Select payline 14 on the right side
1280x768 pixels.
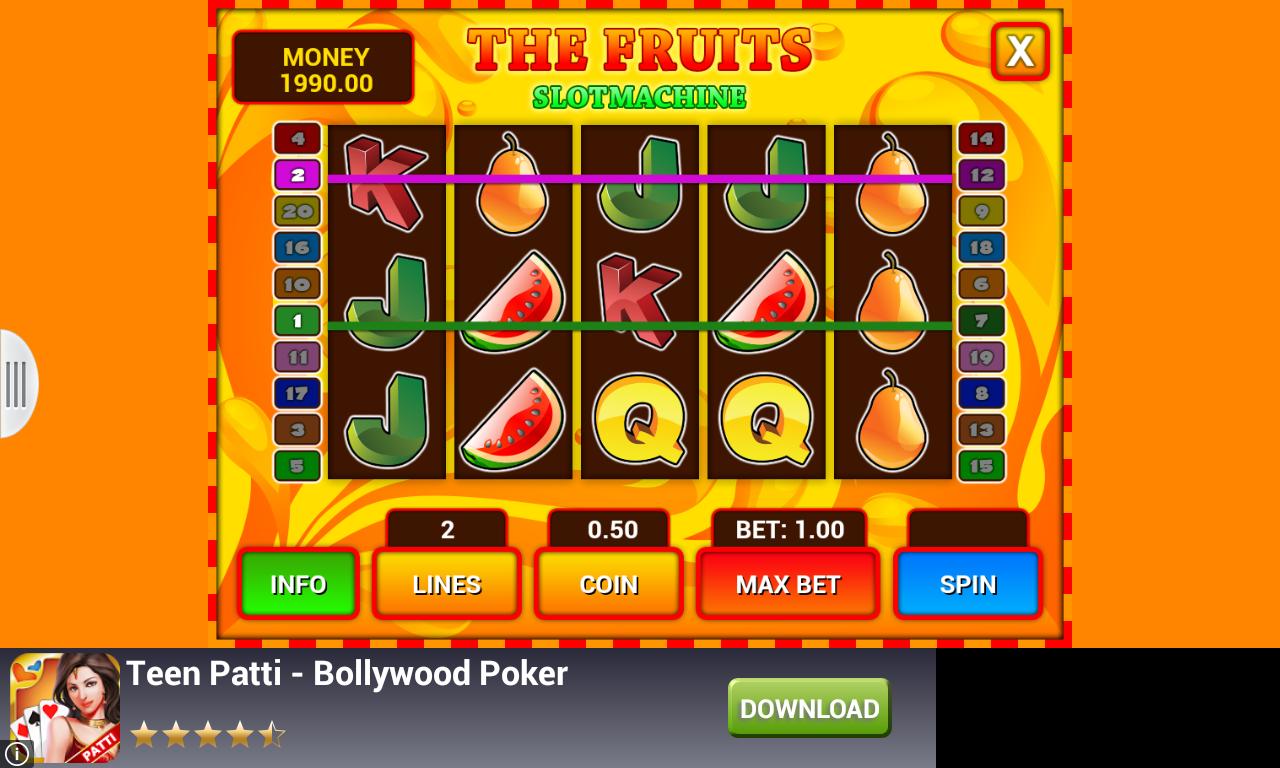[x=981, y=139]
